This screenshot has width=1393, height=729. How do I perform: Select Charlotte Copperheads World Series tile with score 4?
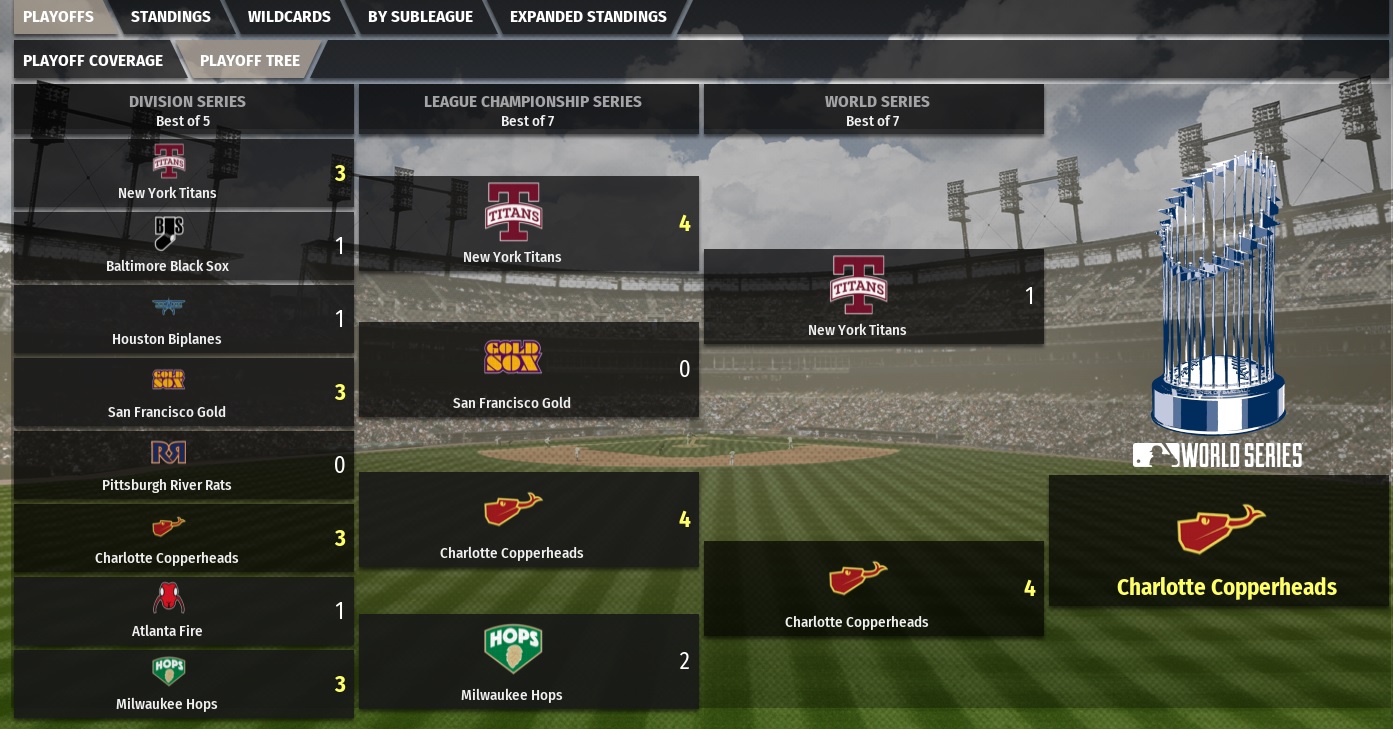873,588
